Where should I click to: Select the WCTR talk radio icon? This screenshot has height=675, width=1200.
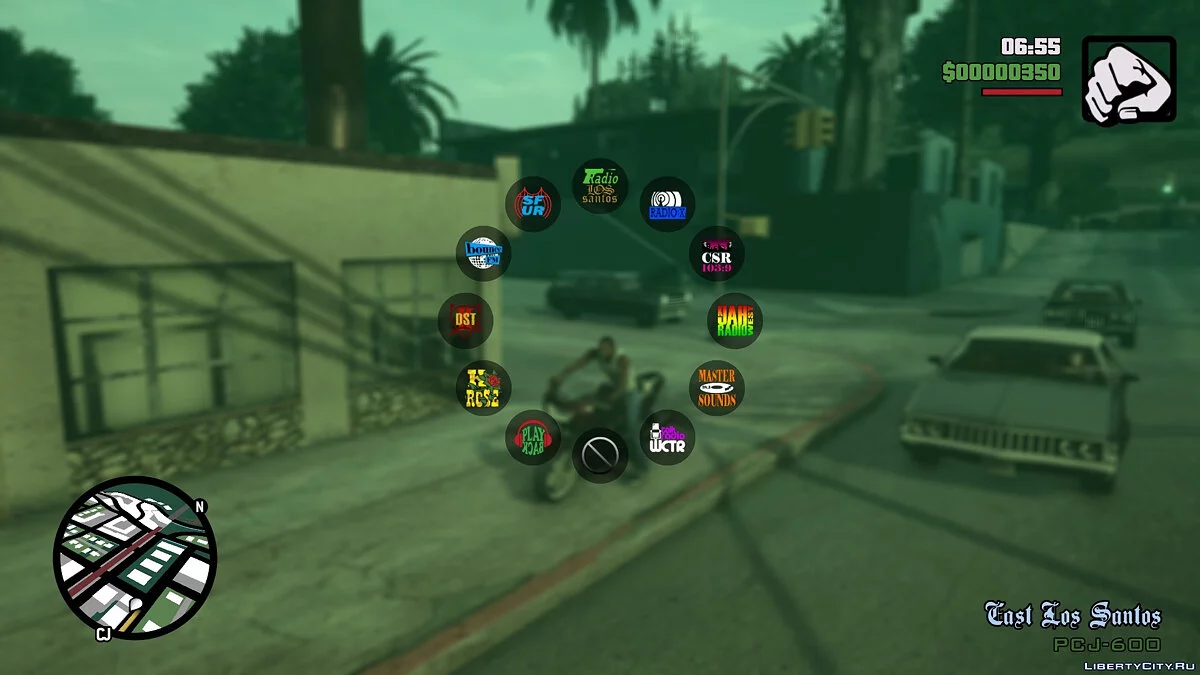(667, 438)
